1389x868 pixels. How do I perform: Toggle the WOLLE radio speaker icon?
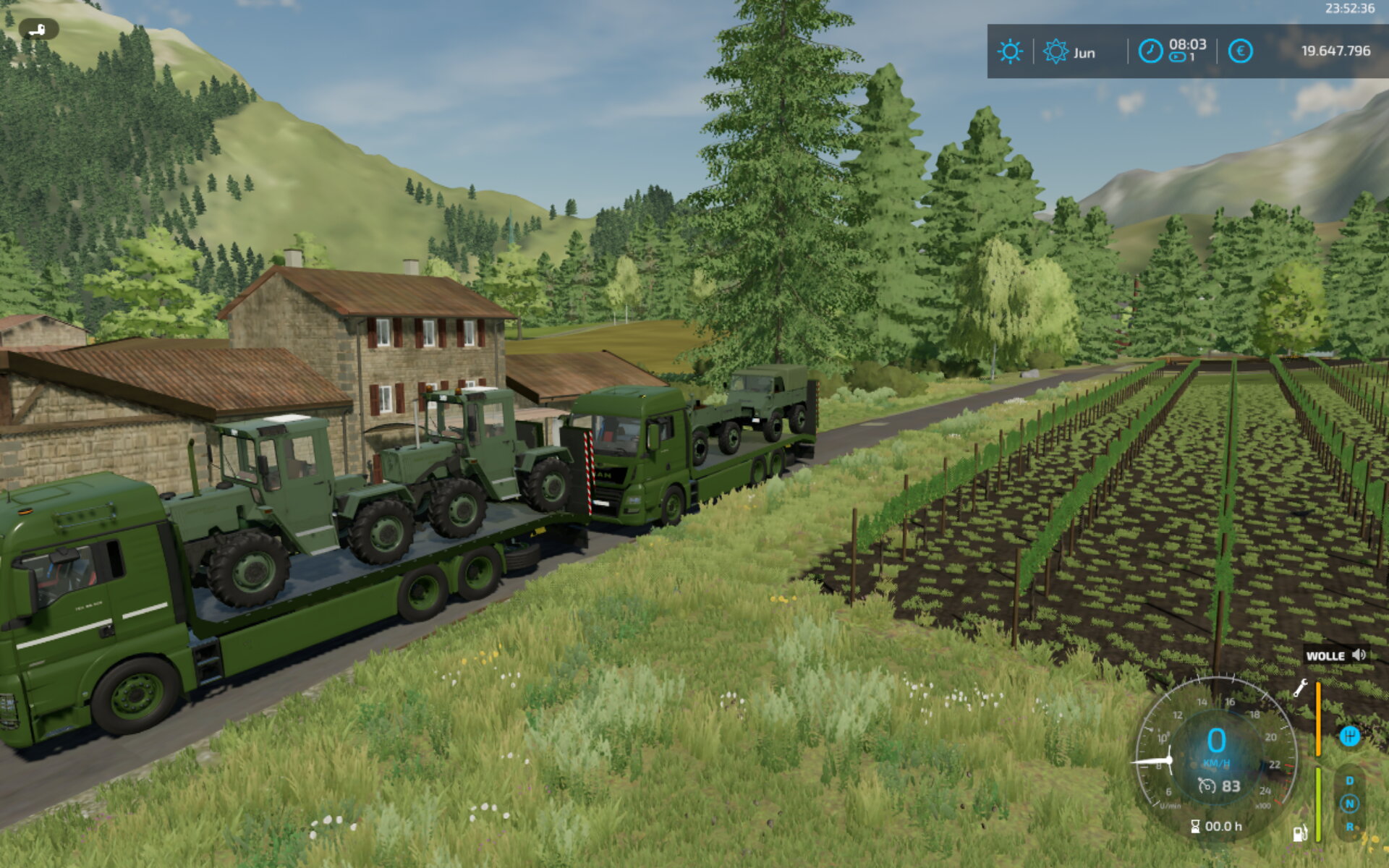pos(1359,655)
